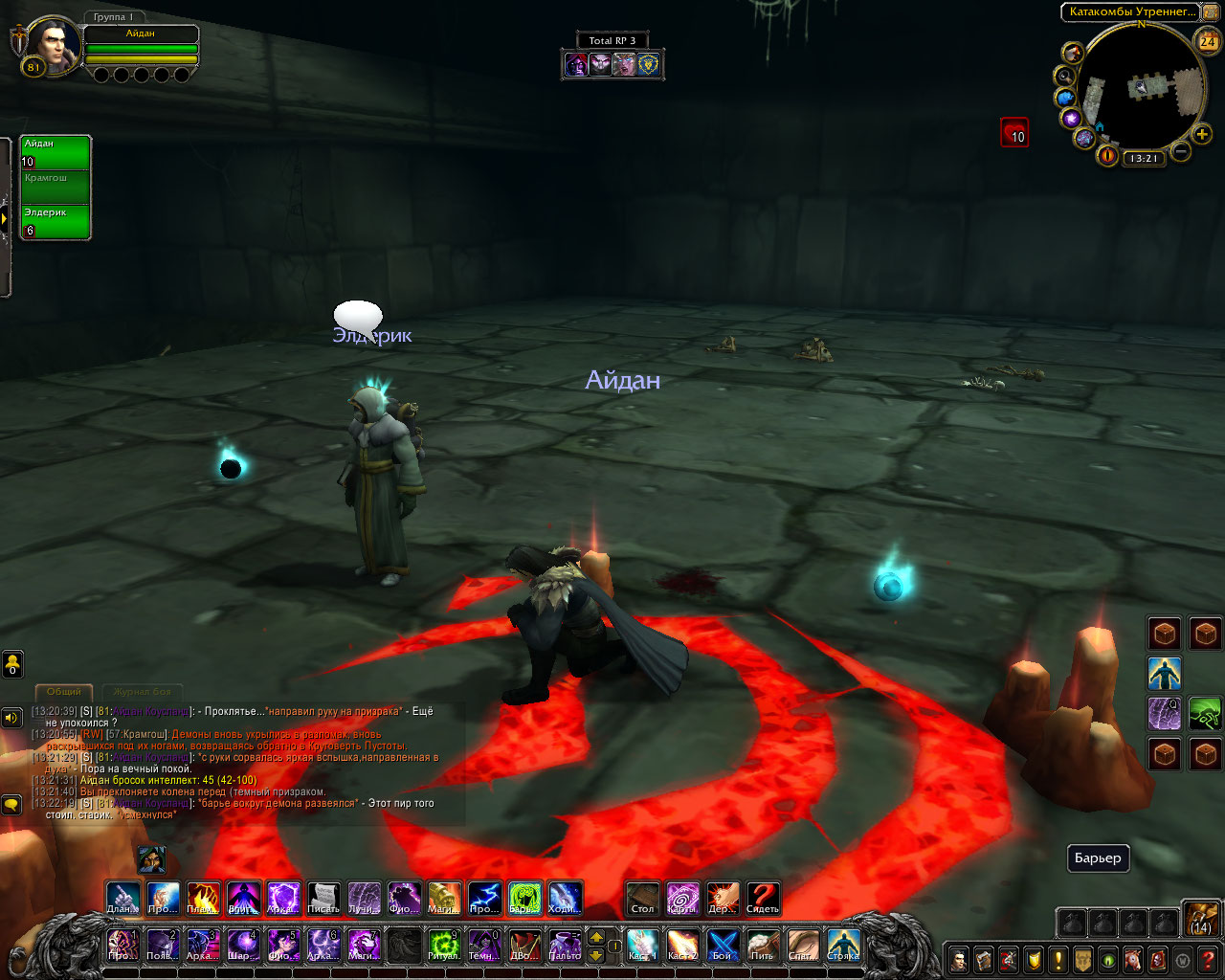Use the Пить drink action
The height and width of the screenshot is (980, 1225).
pyautogui.click(x=763, y=946)
